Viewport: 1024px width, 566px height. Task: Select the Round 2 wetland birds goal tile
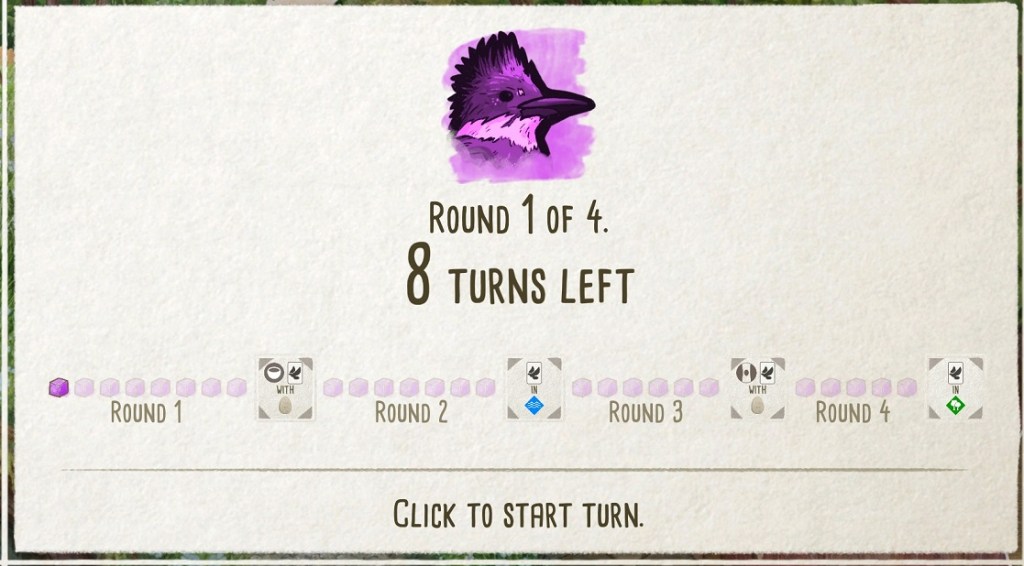point(533,388)
